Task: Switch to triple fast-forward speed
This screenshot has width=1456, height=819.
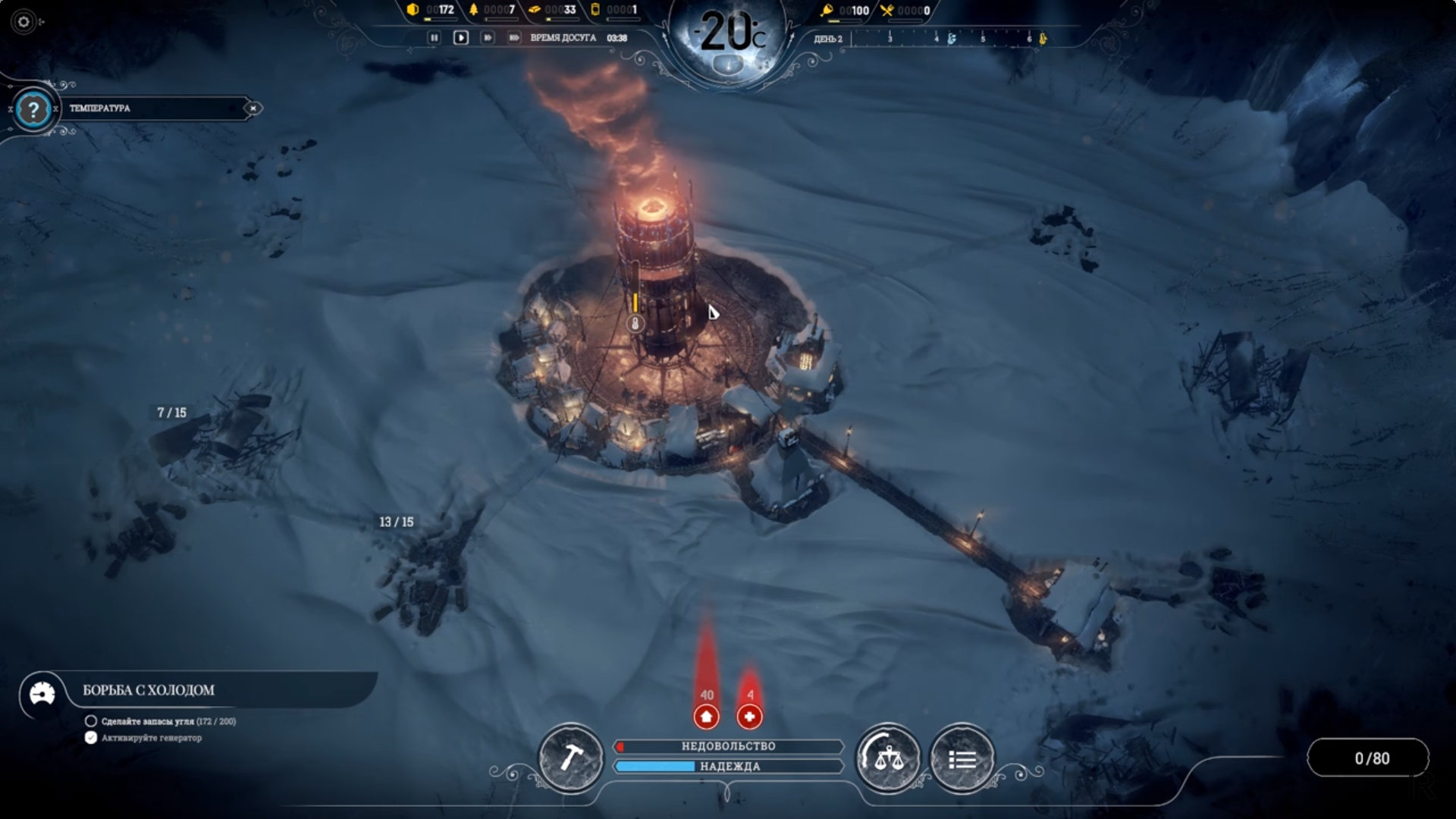Action: coord(513,37)
